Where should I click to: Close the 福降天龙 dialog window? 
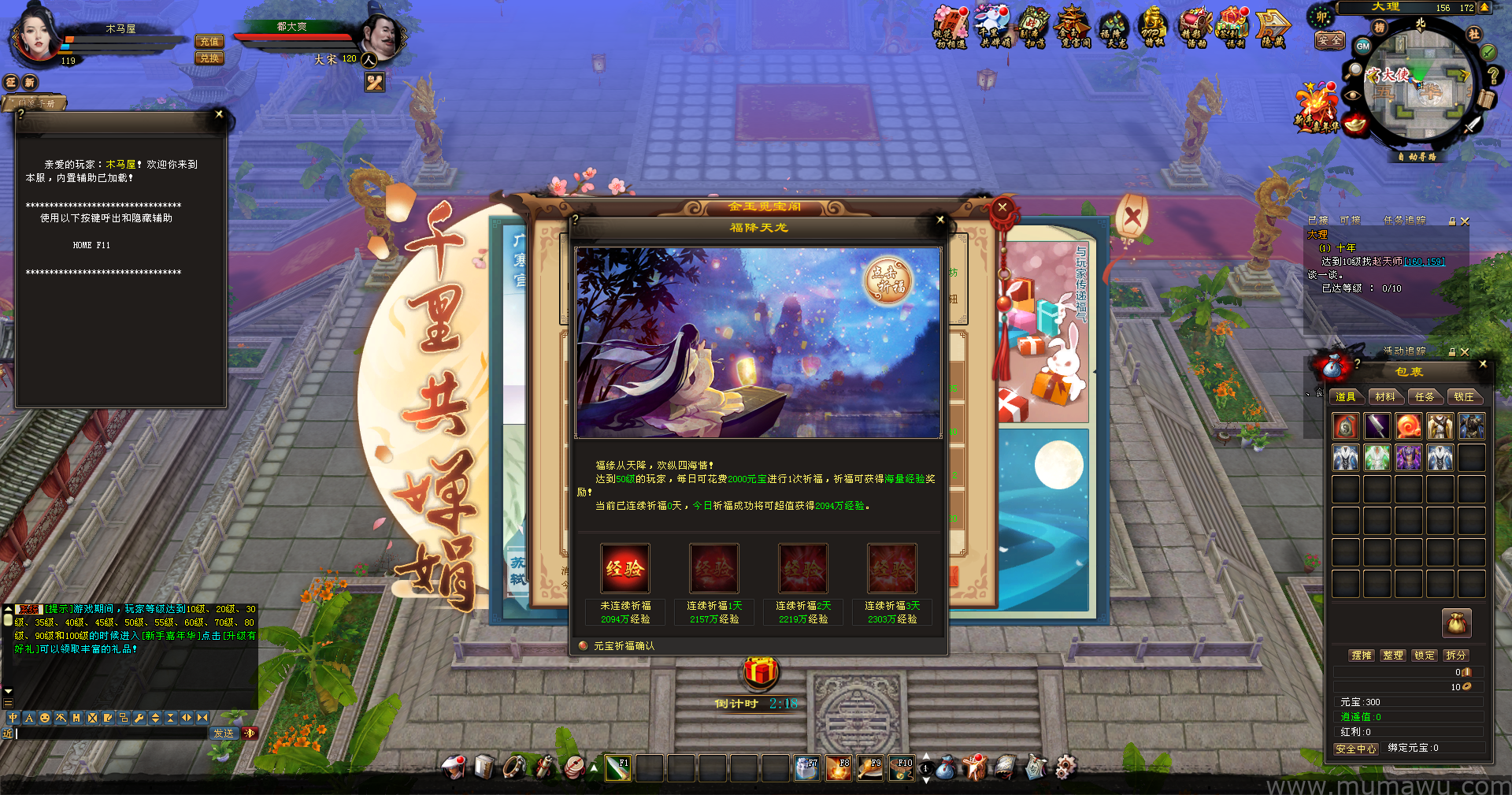940,220
